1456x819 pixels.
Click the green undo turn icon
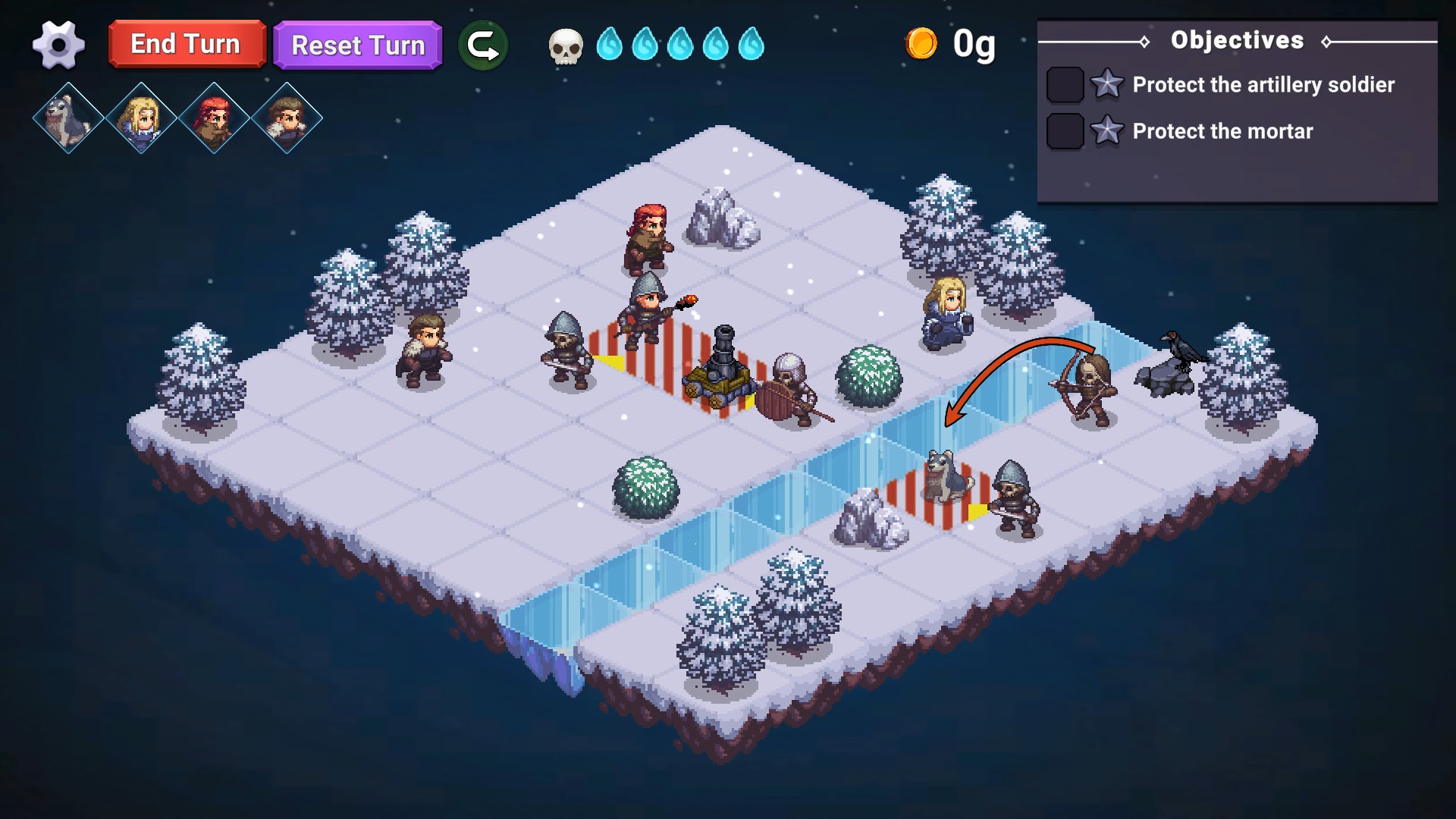[483, 45]
